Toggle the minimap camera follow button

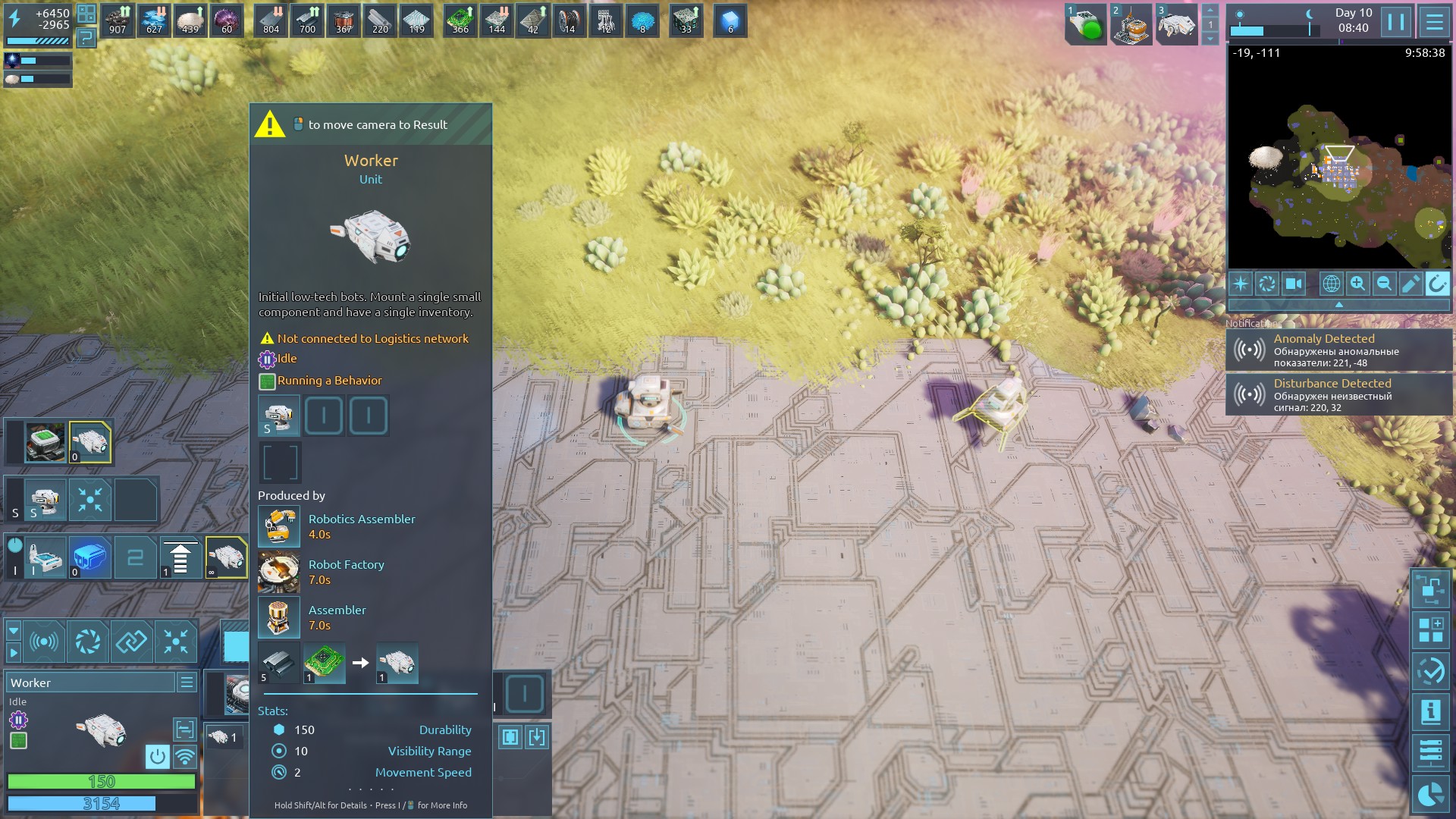tap(1293, 284)
